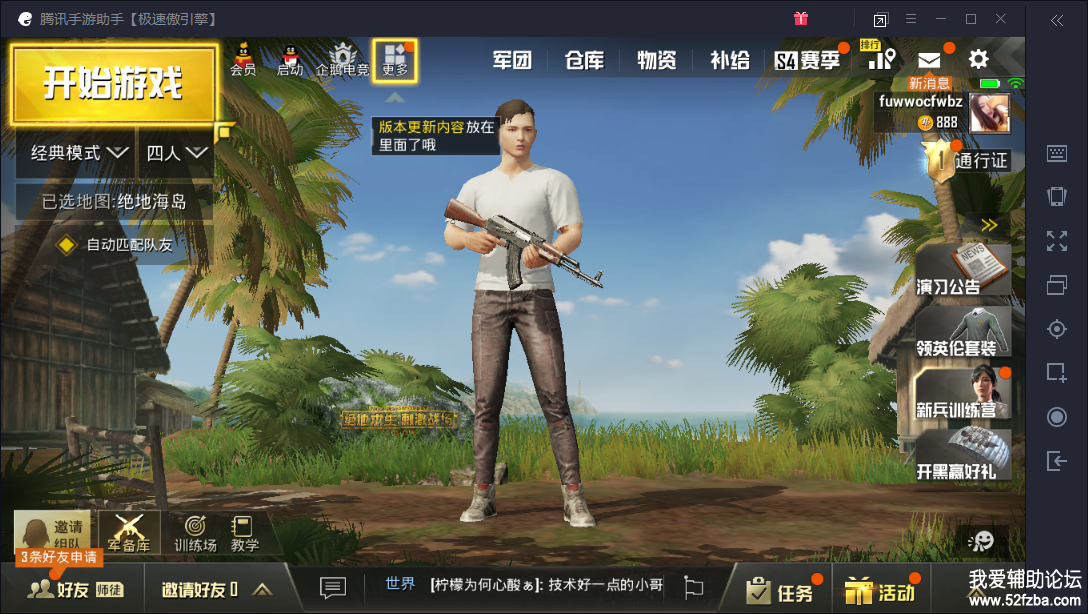
Task: Open the mail envelope inbox
Action: [929, 60]
